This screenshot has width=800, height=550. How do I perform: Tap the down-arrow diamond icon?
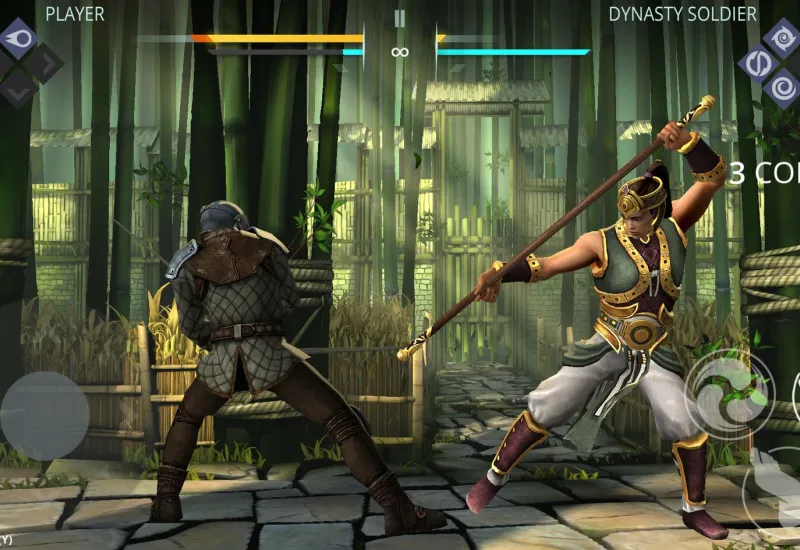19,87
